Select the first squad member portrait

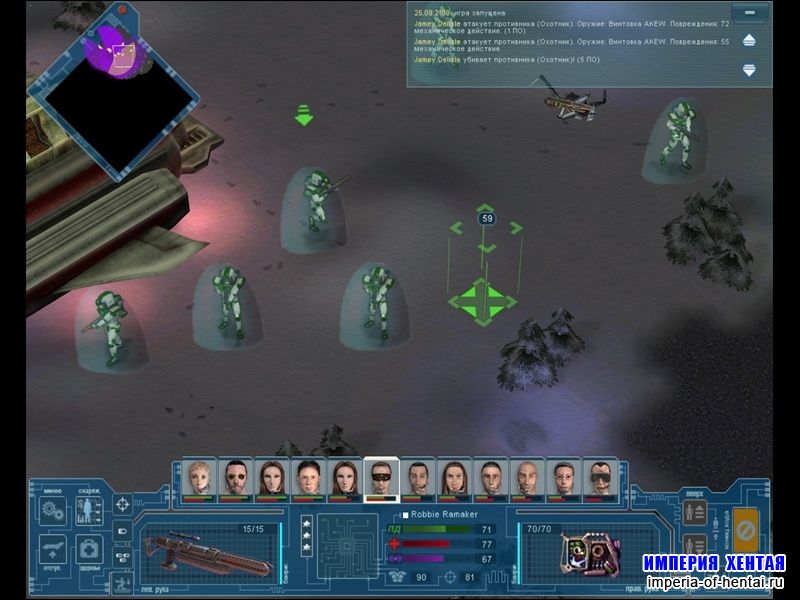[x=201, y=478]
